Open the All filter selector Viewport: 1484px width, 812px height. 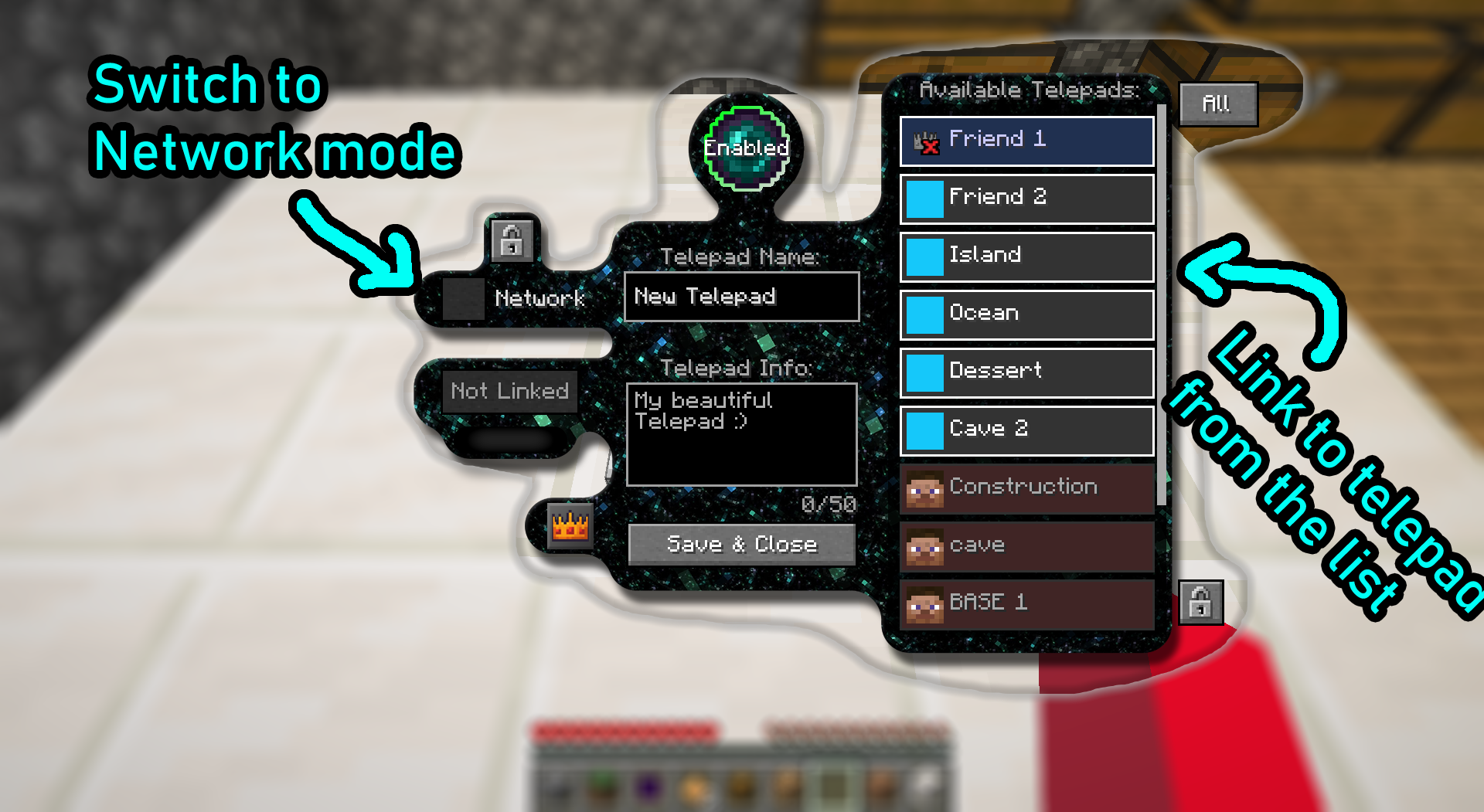[1217, 102]
